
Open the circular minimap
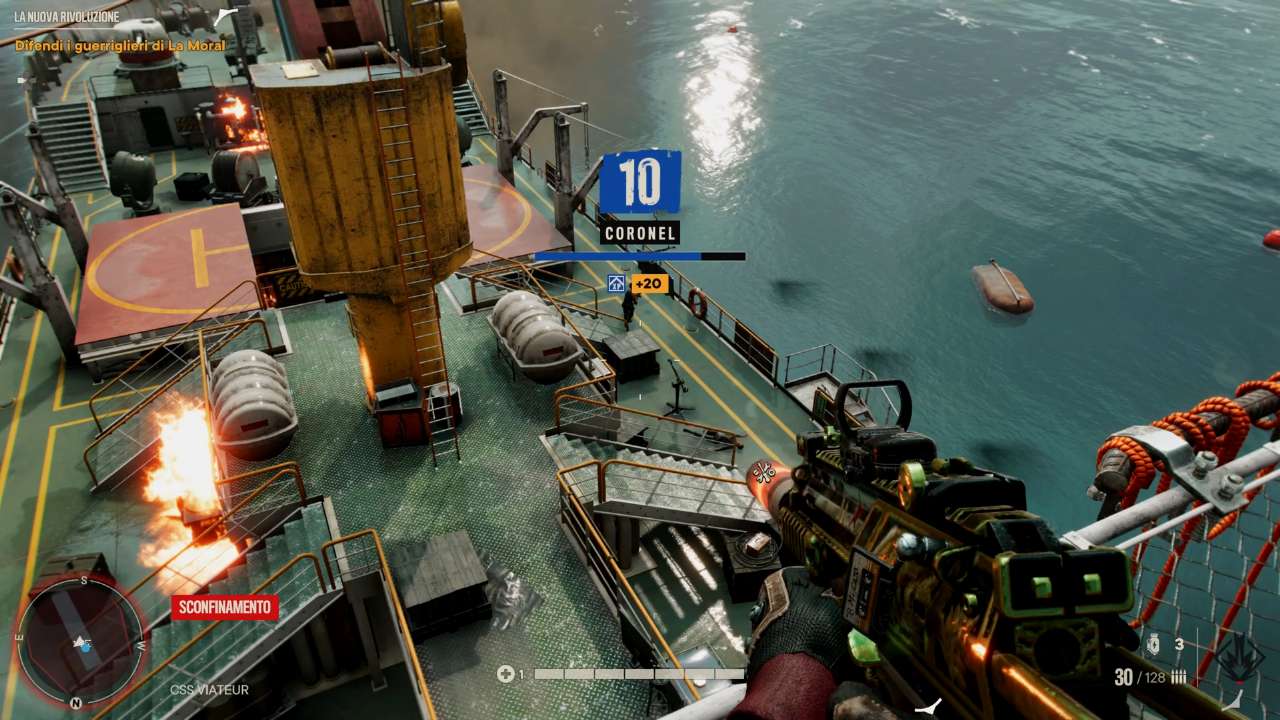(x=79, y=641)
